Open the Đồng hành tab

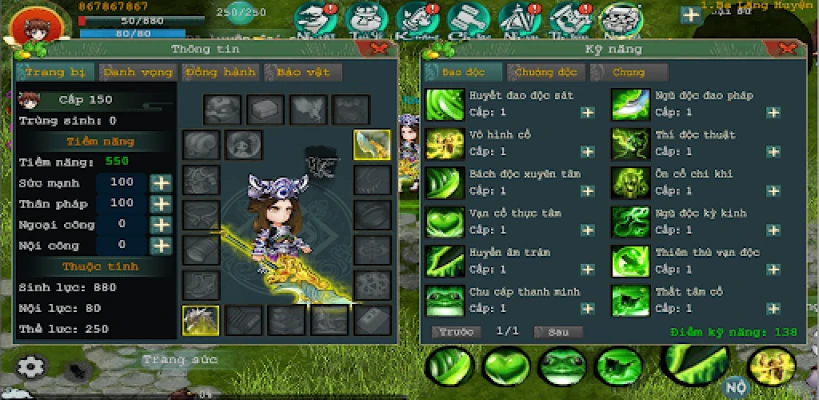(219, 72)
